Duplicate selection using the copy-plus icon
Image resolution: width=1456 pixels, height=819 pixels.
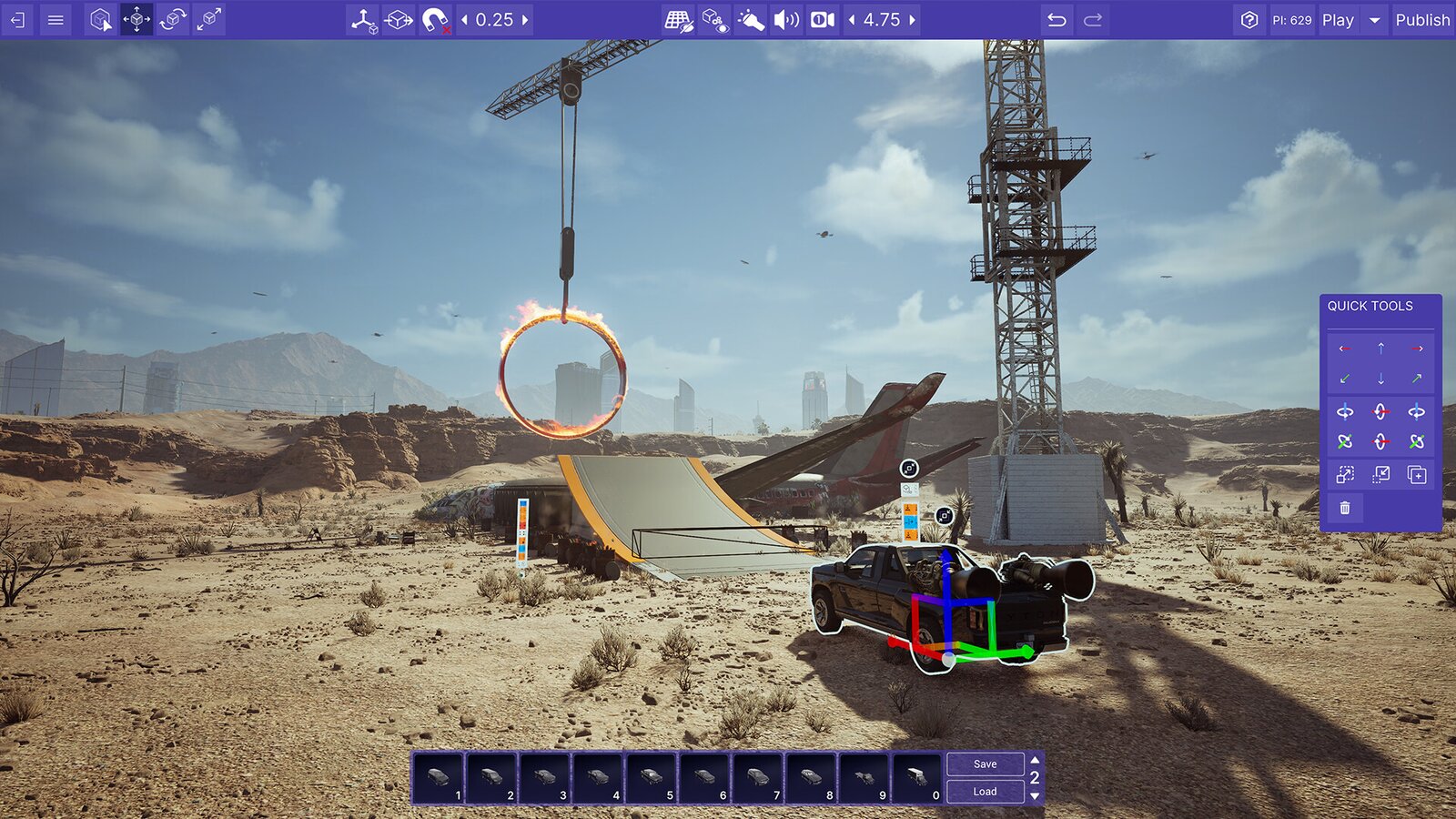pos(1417,474)
